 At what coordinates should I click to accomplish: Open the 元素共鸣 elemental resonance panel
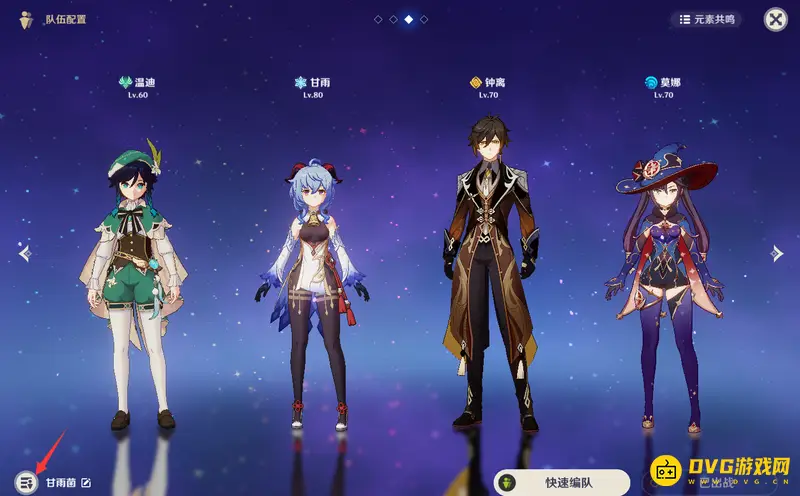[705, 19]
